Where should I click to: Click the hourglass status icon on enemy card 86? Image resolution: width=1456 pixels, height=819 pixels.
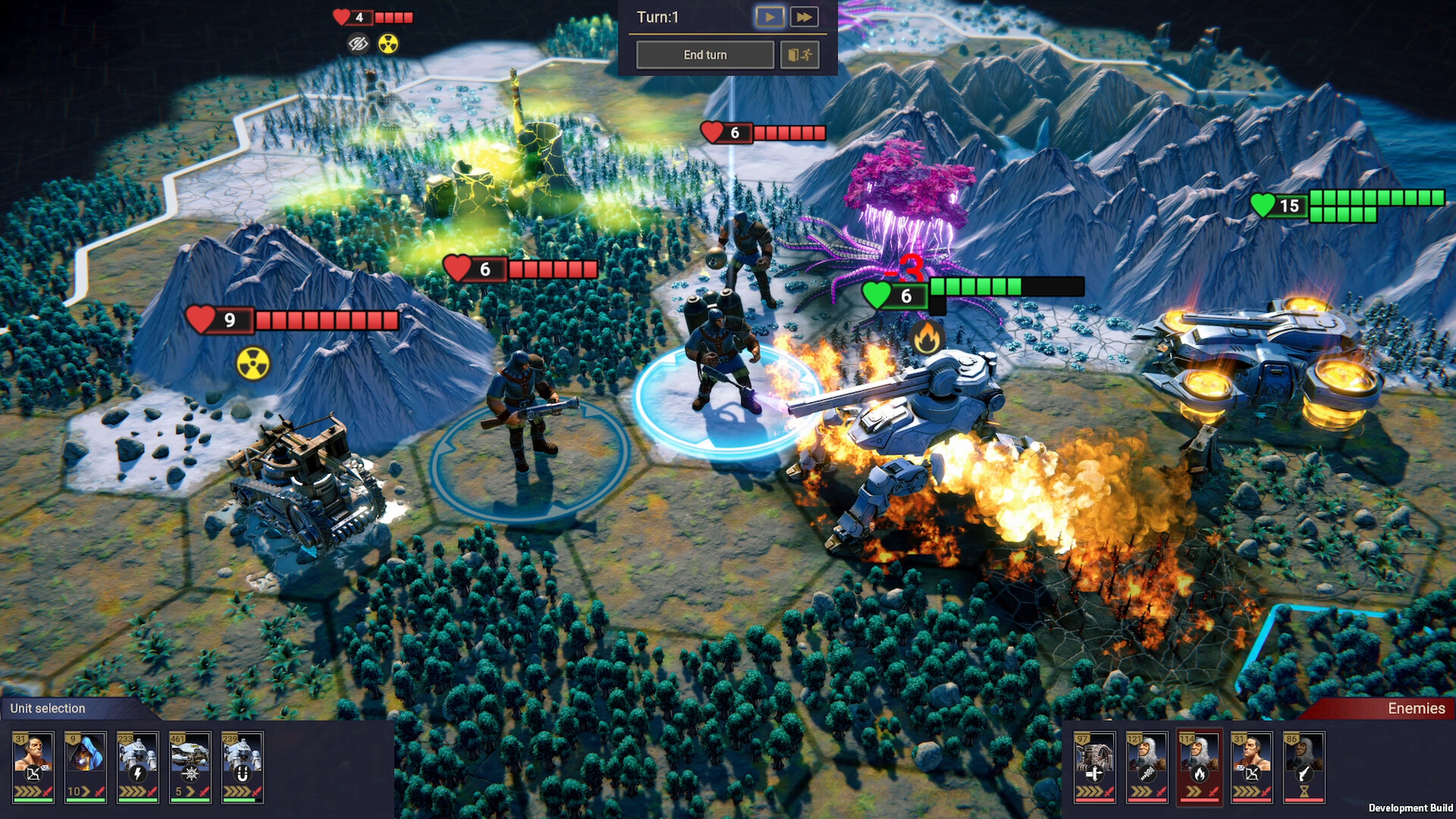click(x=1304, y=791)
